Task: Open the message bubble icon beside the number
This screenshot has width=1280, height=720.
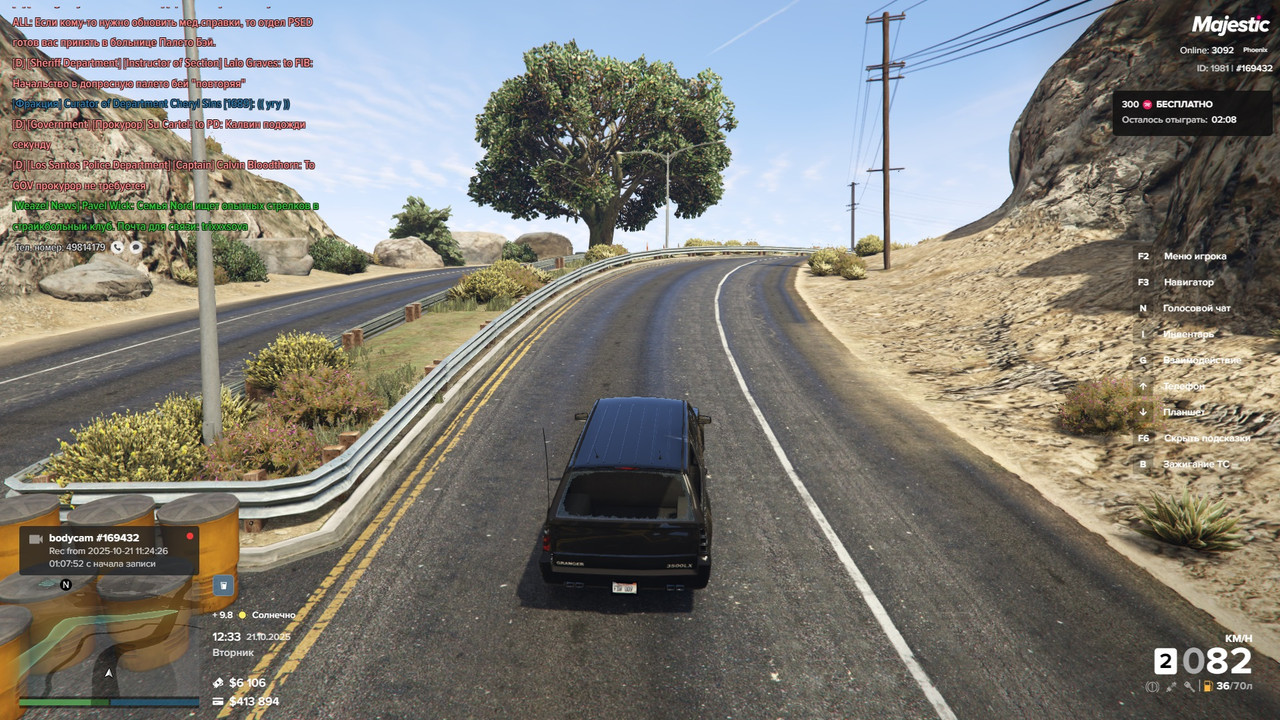Action: click(136, 247)
